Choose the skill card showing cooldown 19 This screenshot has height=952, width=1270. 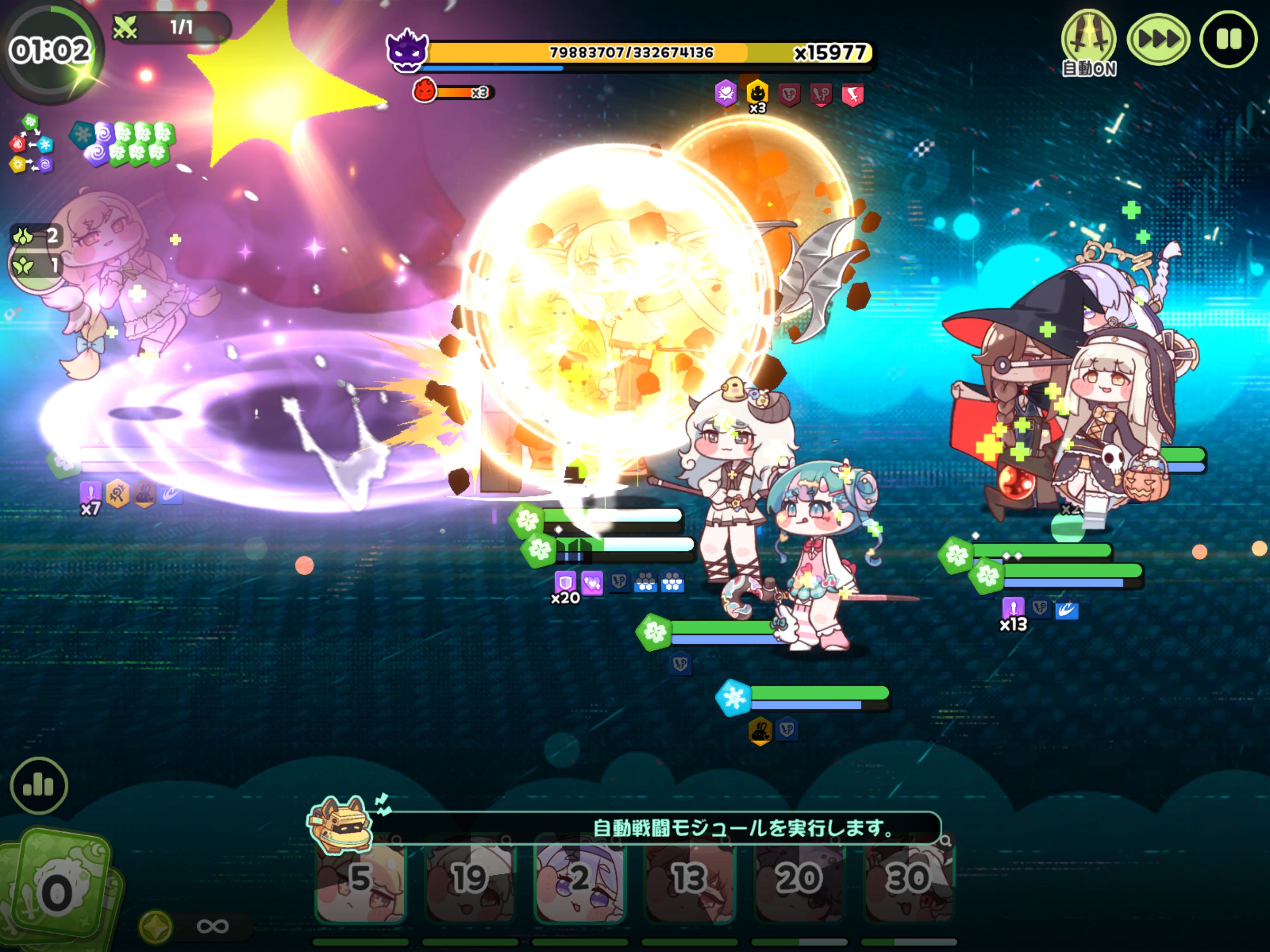(470, 879)
